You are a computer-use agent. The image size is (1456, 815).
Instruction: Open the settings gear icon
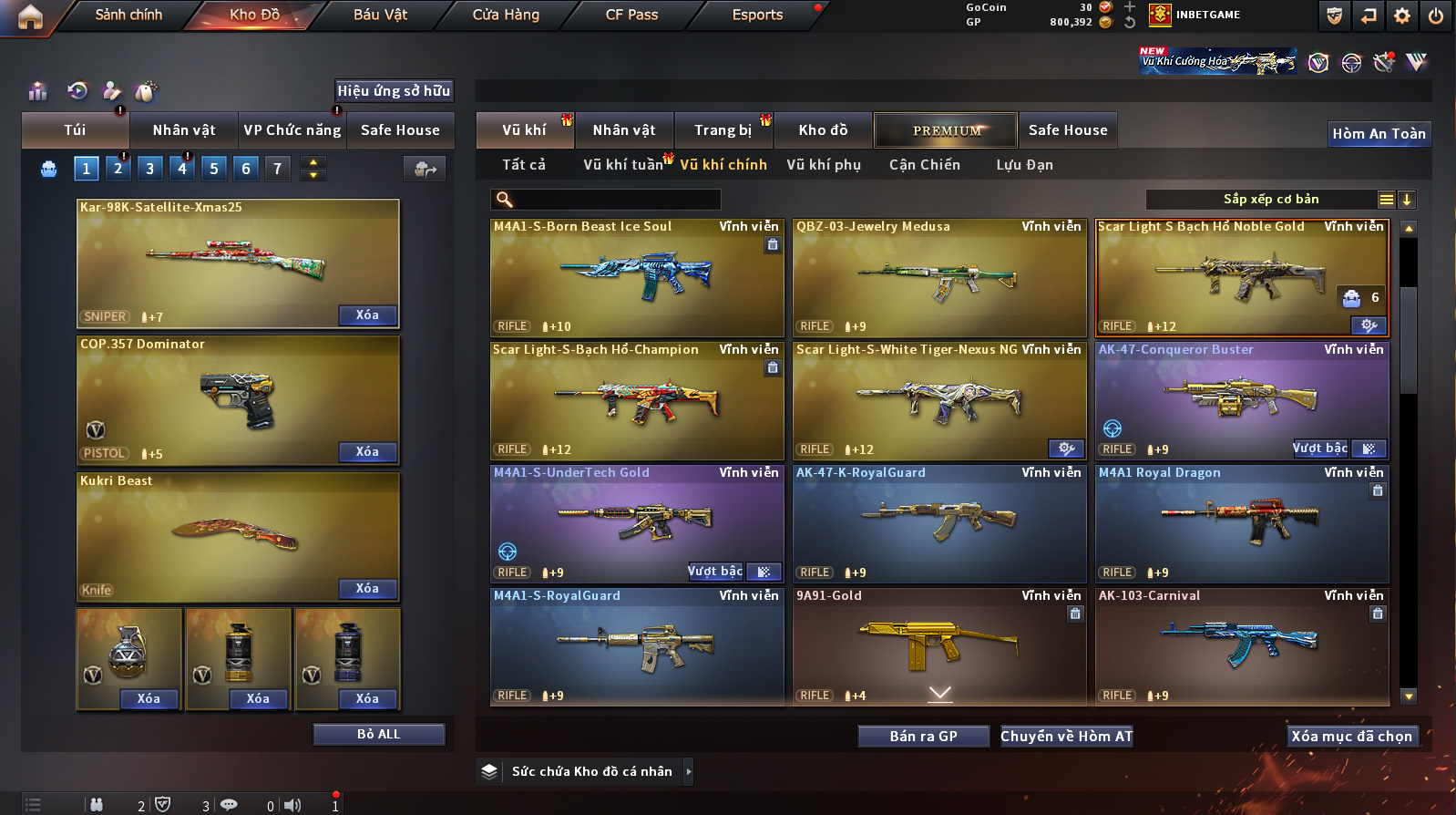1402,15
